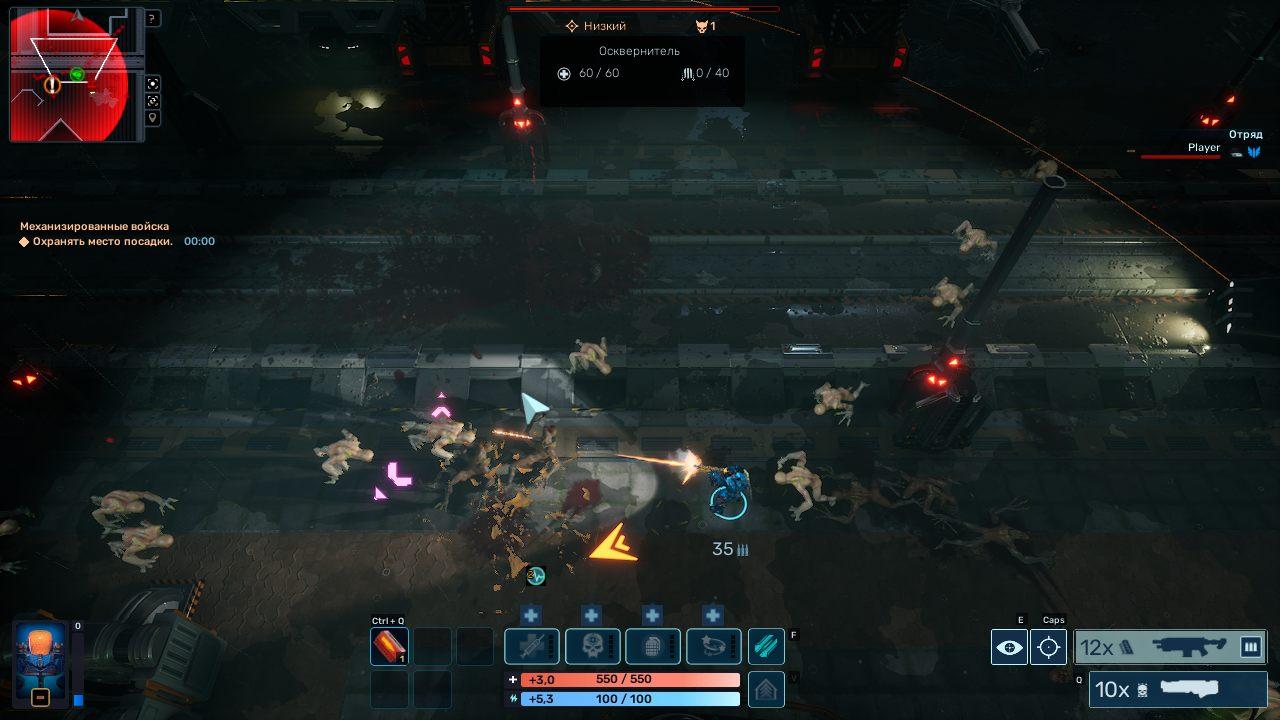Viewport: 1280px width, 720px height.
Task: Open the rank chevron upgrade button
Action: (x=766, y=689)
